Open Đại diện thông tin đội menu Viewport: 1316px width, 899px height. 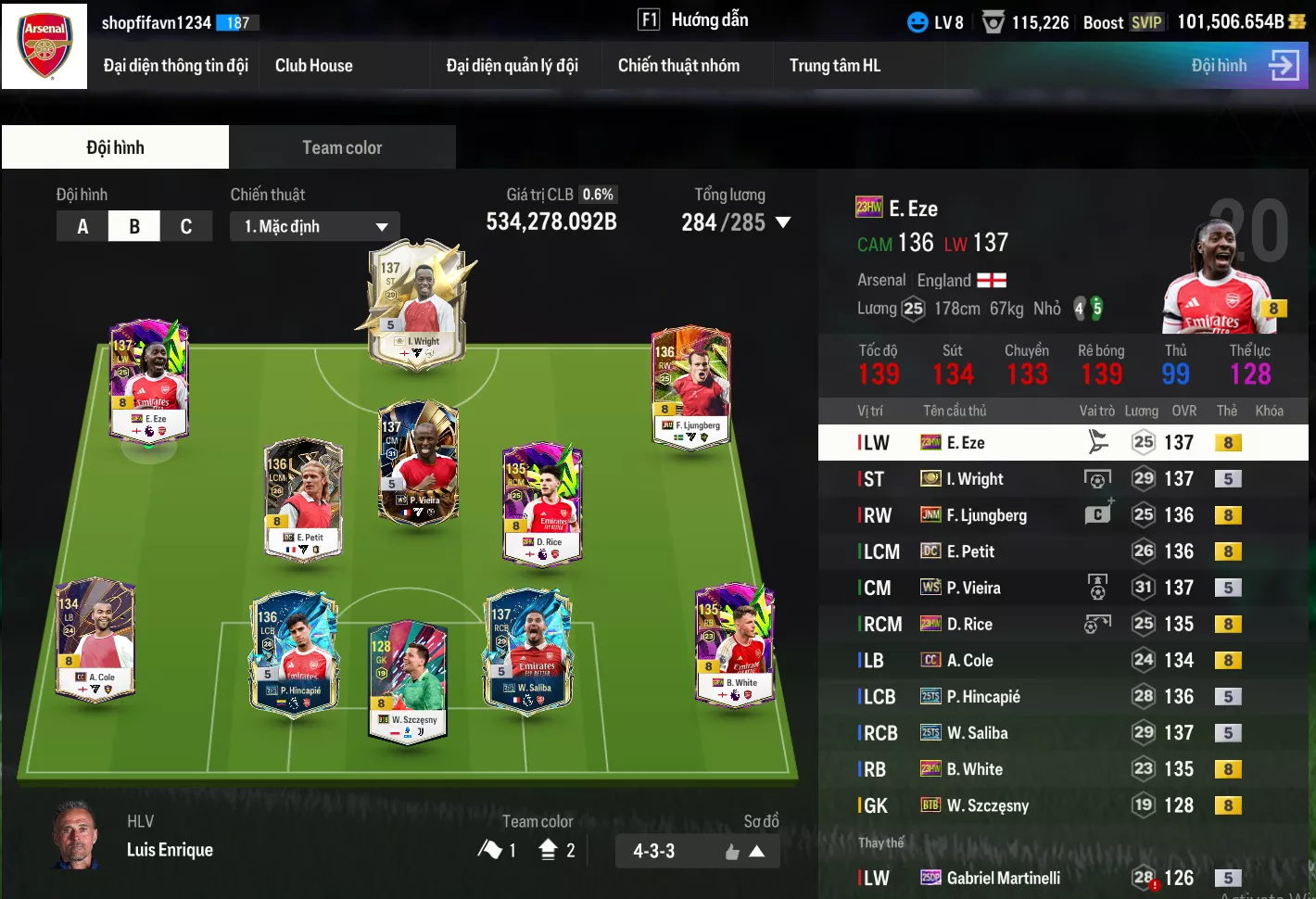175,66
